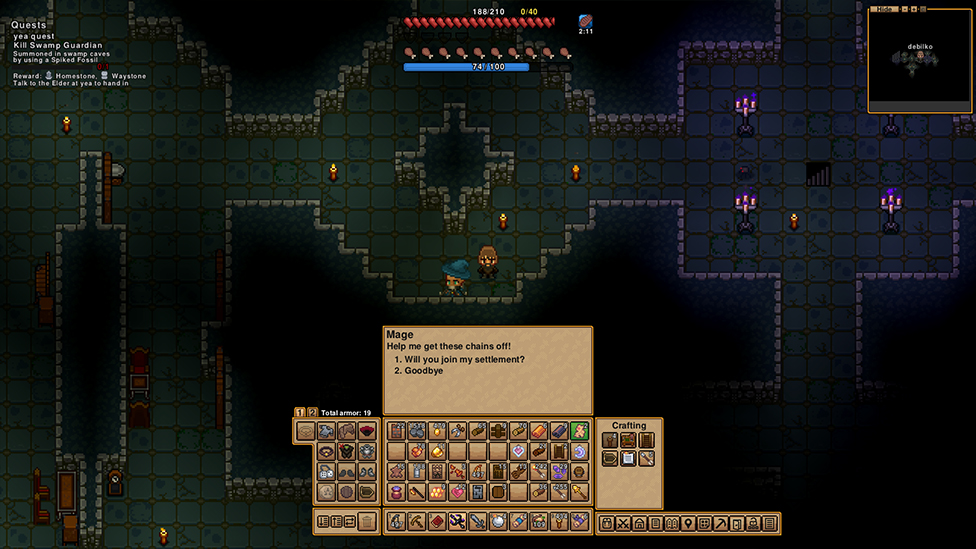The height and width of the screenshot is (549, 976).
Task: Select the green highlighted inventory item slot
Action: click(x=579, y=431)
